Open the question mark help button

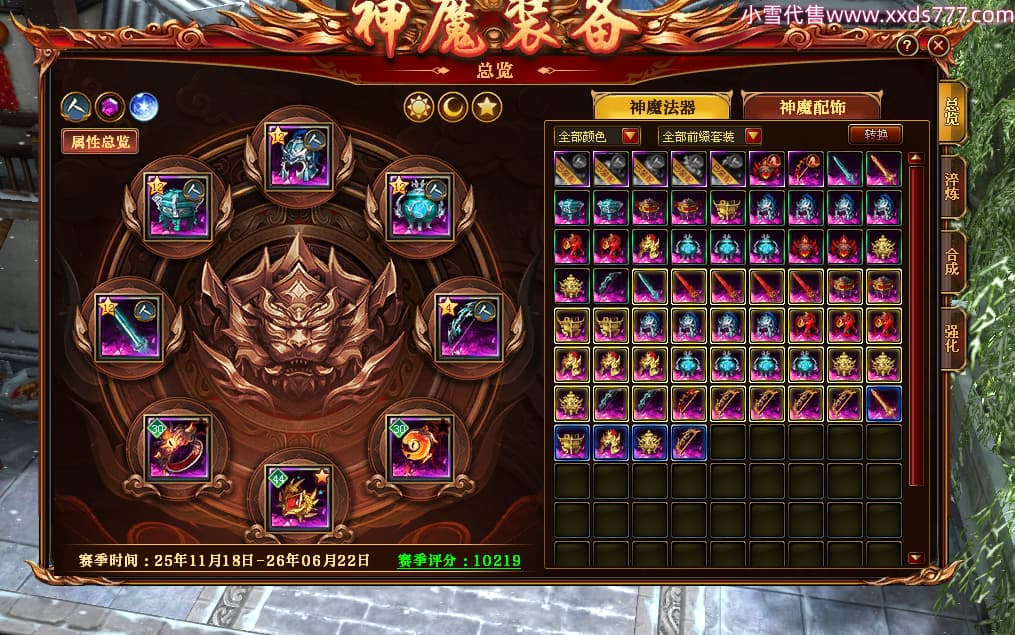pyautogui.click(x=907, y=46)
